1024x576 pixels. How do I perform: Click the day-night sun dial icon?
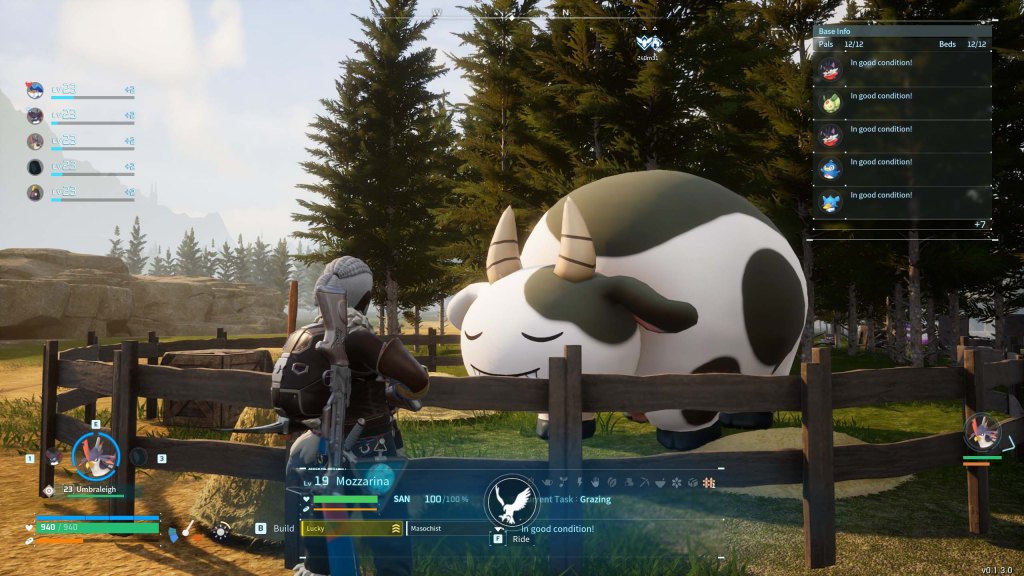click(220, 532)
